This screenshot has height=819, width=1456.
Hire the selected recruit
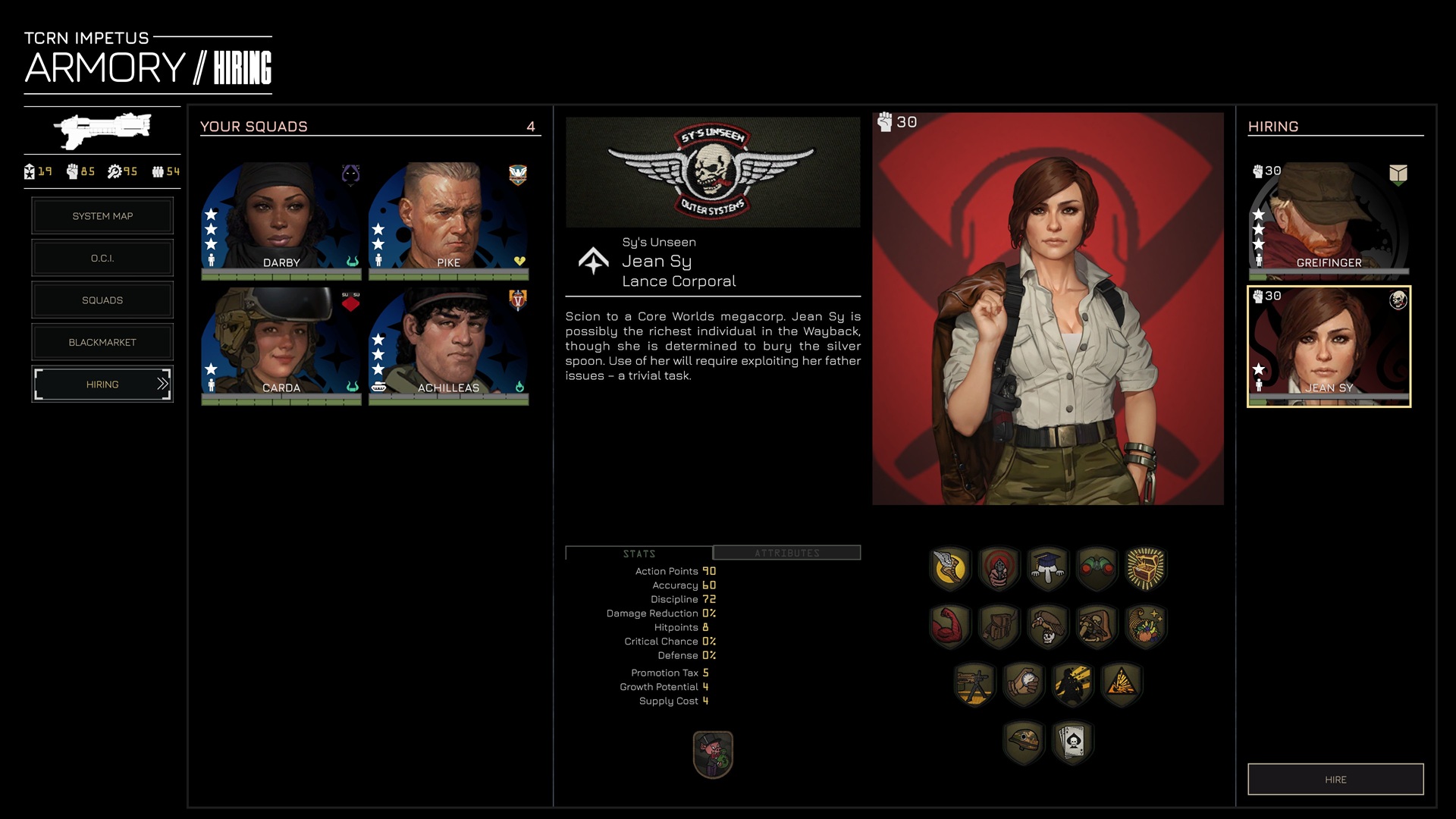pyautogui.click(x=1335, y=780)
